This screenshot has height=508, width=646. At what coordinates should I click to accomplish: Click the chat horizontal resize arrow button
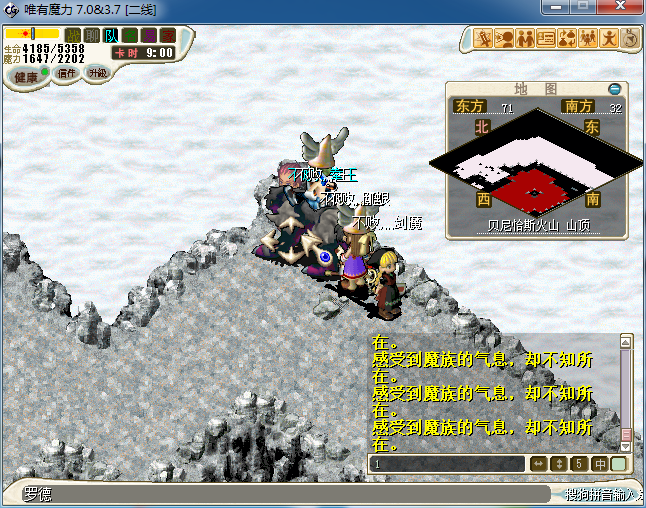click(538, 464)
